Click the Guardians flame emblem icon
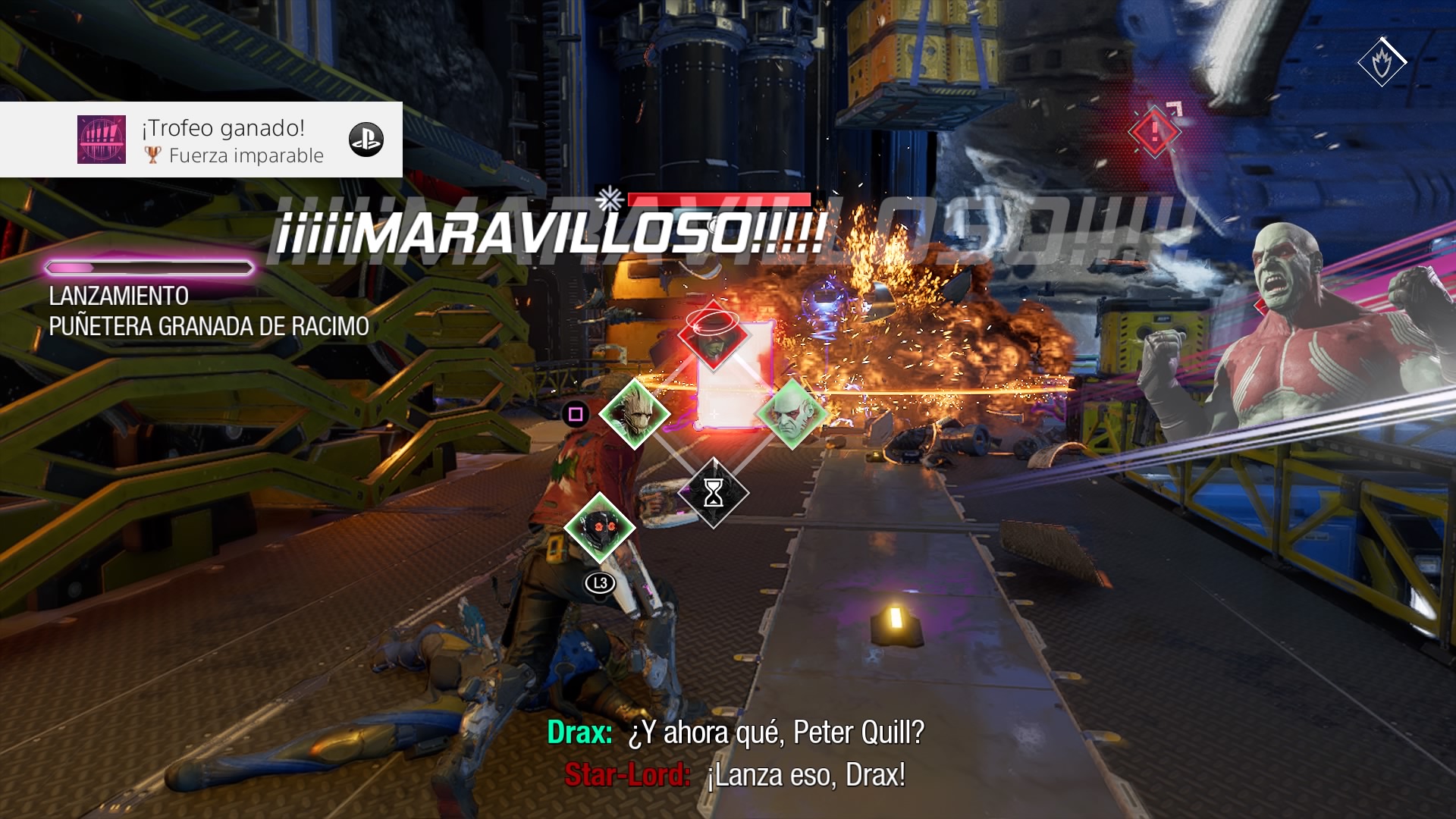This screenshot has width=1456, height=819. pos(1382,62)
